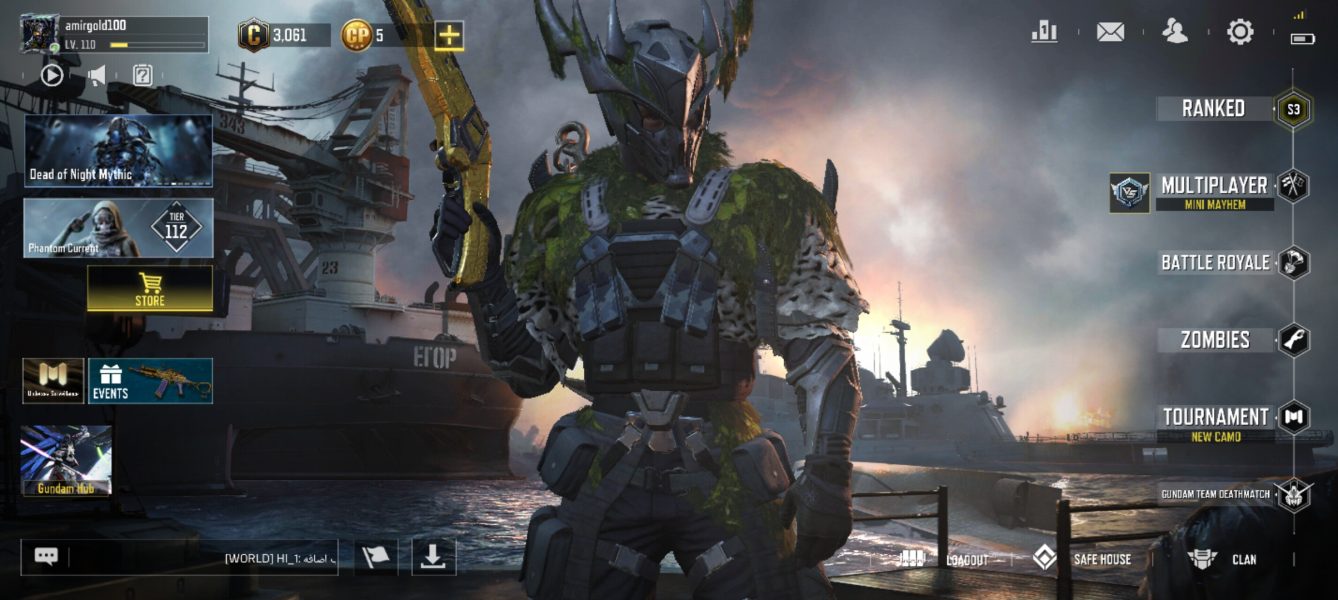View the Dead of Night Mythic banner
The height and width of the screenshot is (600, 1338).
(x=118, y=151)
